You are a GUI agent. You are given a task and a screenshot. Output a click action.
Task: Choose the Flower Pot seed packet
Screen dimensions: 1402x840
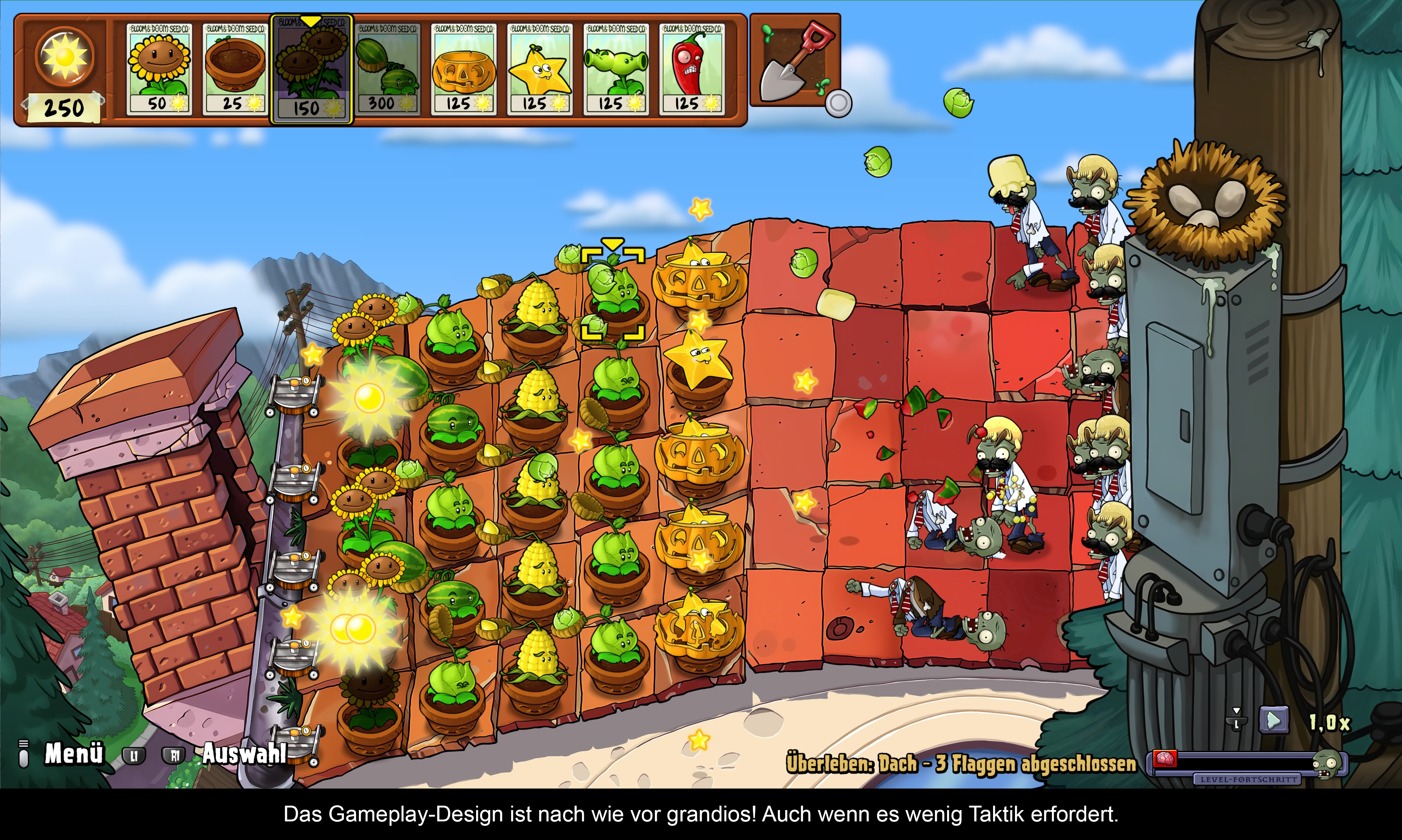(235, 69)
